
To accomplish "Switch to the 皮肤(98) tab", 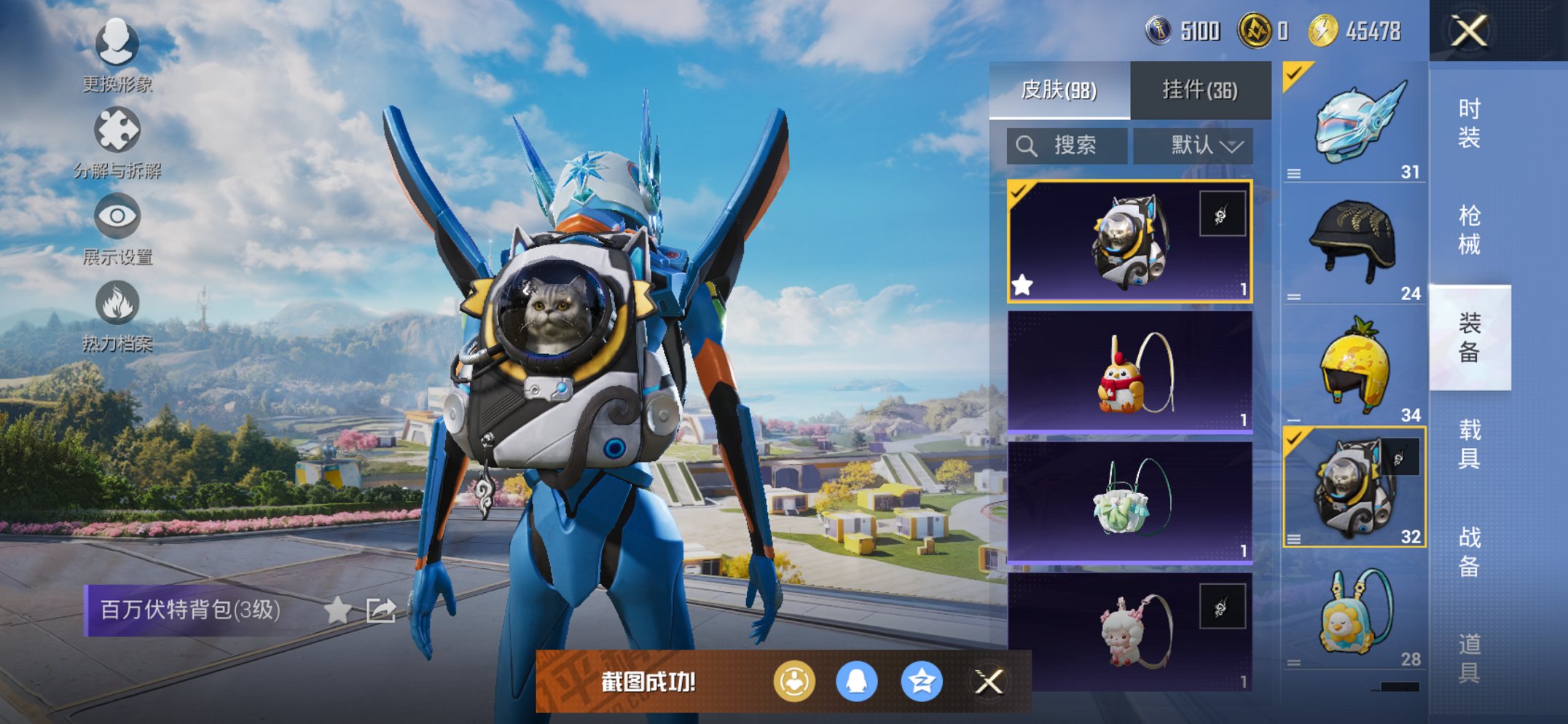I will click(1059, 90).
